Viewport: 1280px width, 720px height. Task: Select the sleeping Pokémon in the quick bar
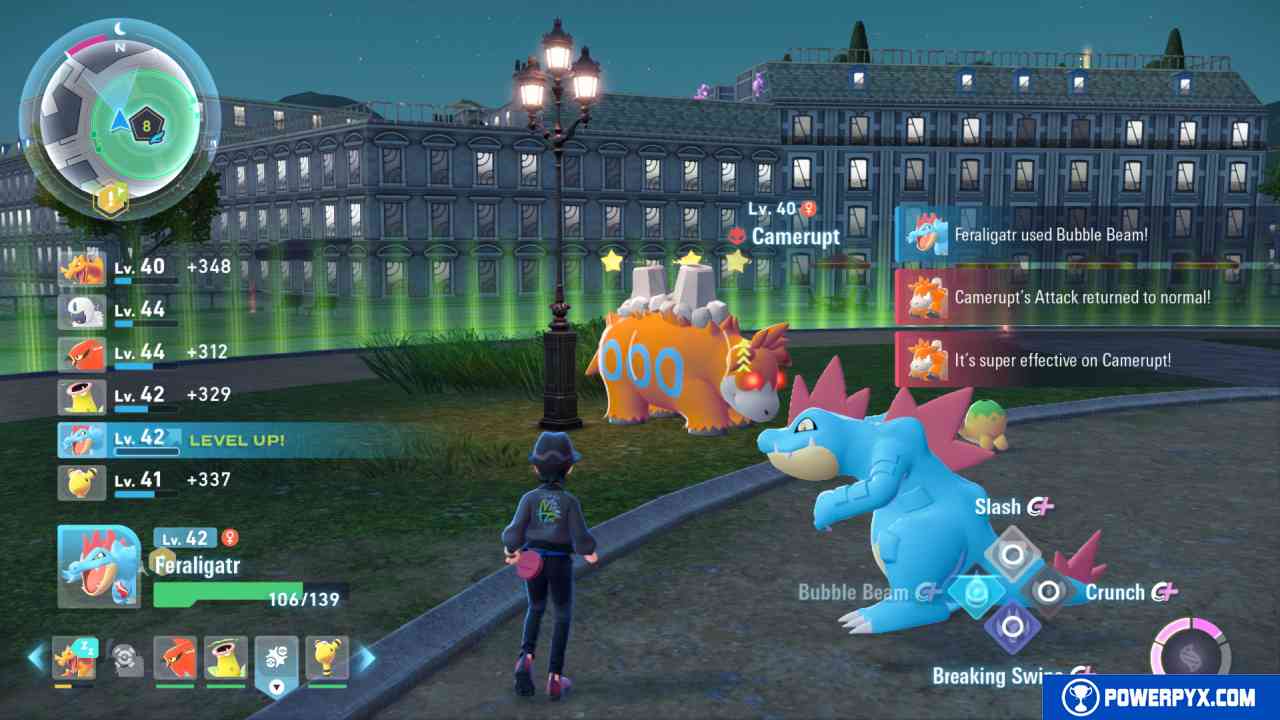74,658
